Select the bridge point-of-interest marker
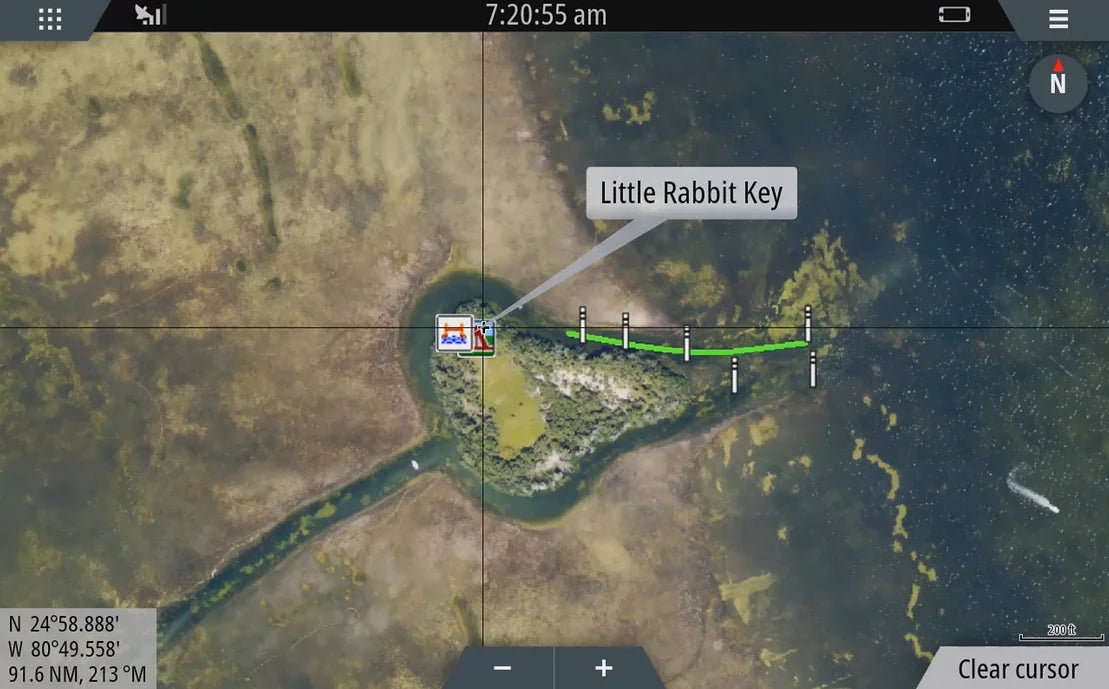The image size is (1109, 689). pos(454,331)
